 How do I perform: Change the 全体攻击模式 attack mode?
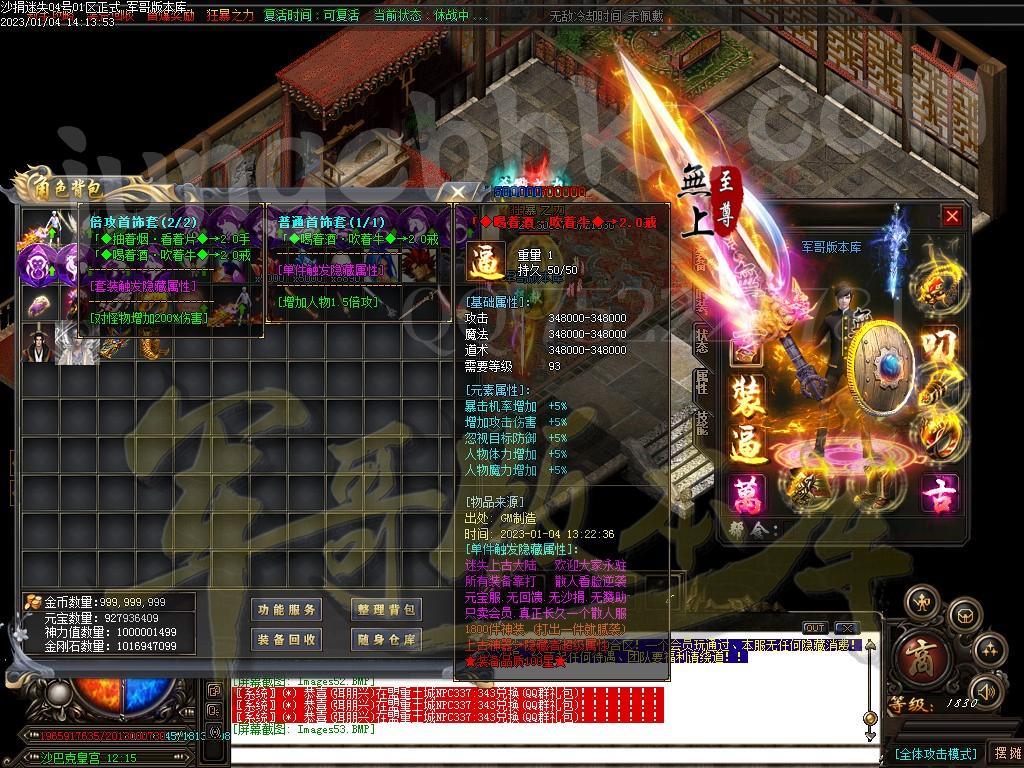pos(935,753)
